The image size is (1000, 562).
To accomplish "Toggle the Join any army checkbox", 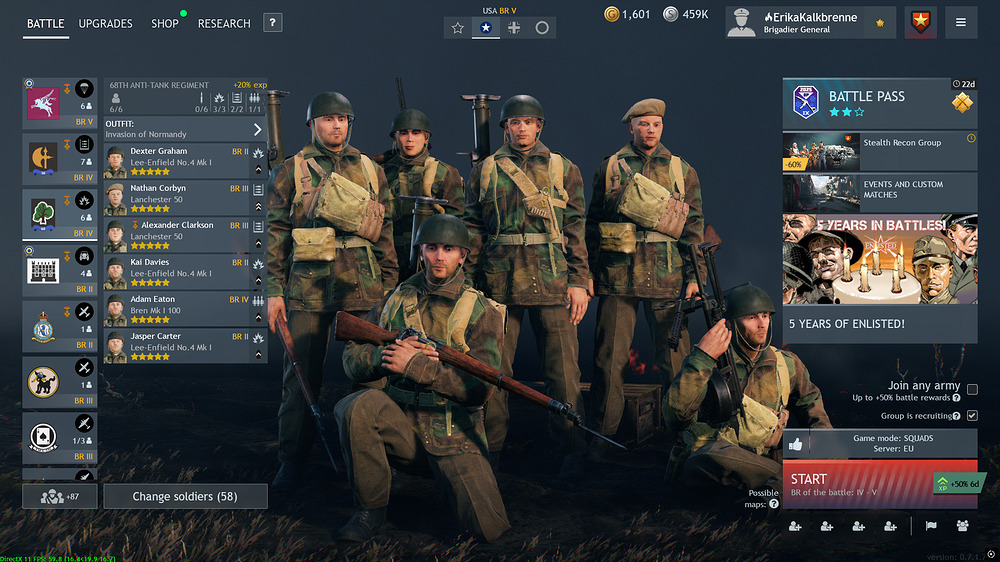I will click(x=972, y=389).
